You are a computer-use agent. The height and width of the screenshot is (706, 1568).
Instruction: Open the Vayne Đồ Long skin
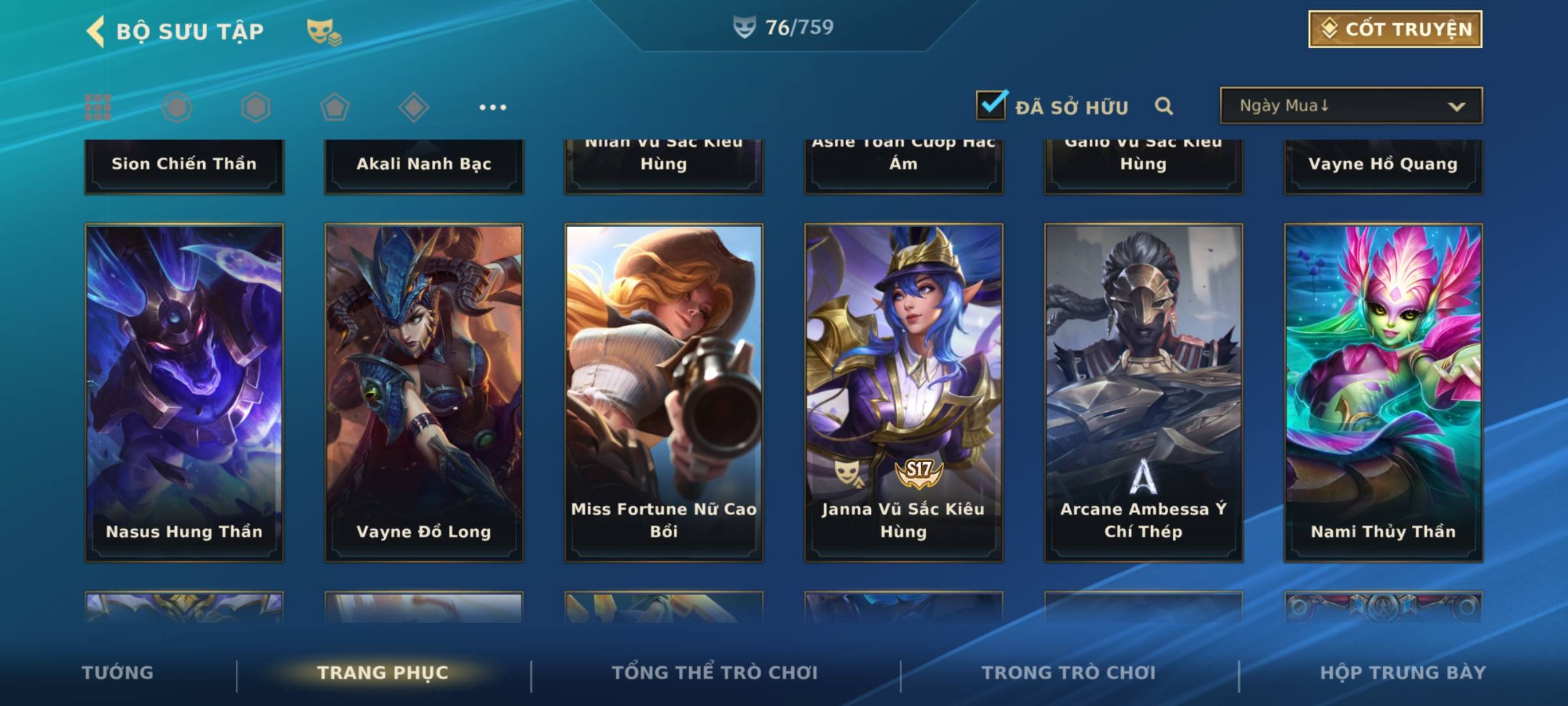point(424,392)
